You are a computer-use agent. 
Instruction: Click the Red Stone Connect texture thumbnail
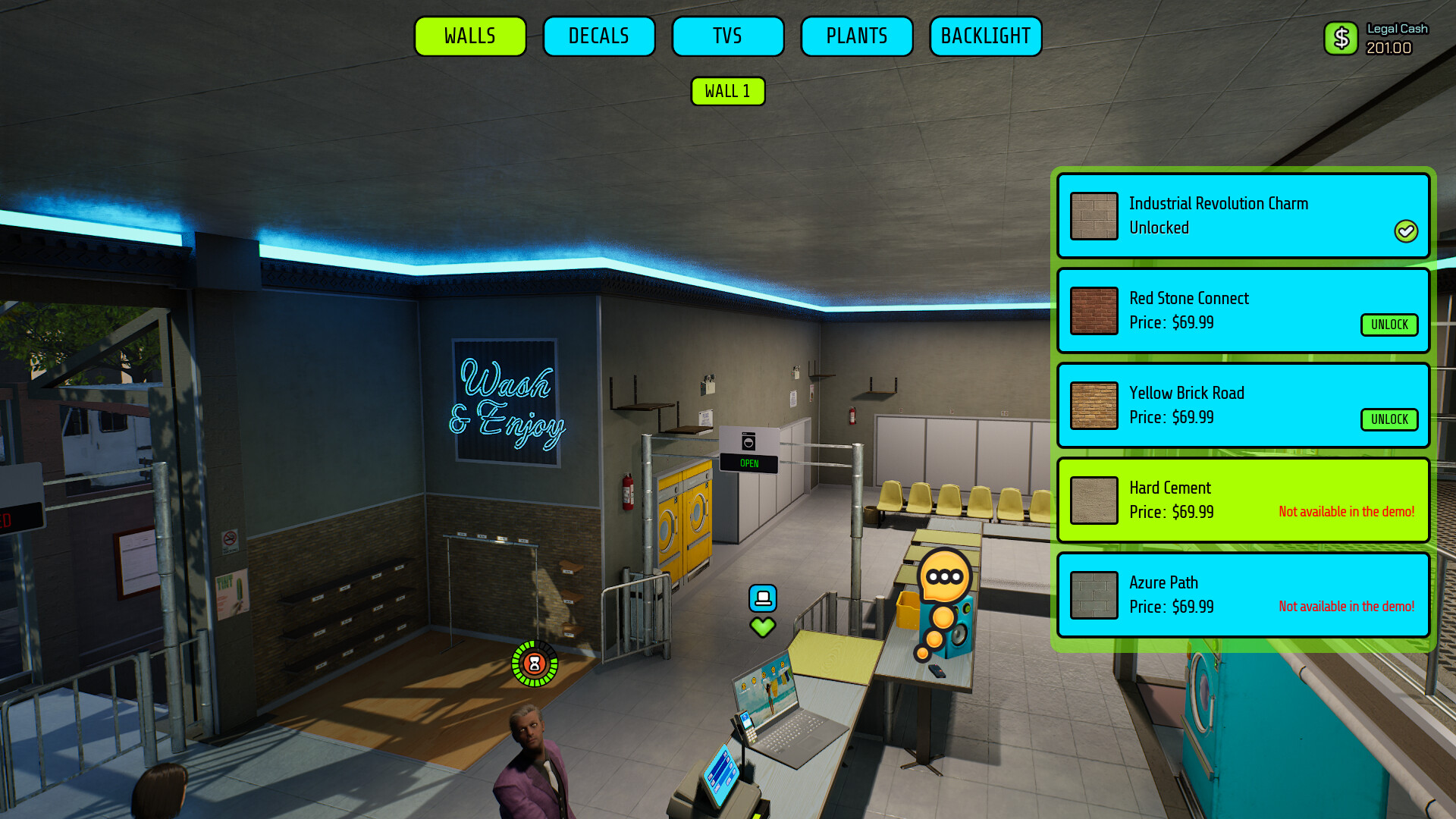(x=1094, y=311)
